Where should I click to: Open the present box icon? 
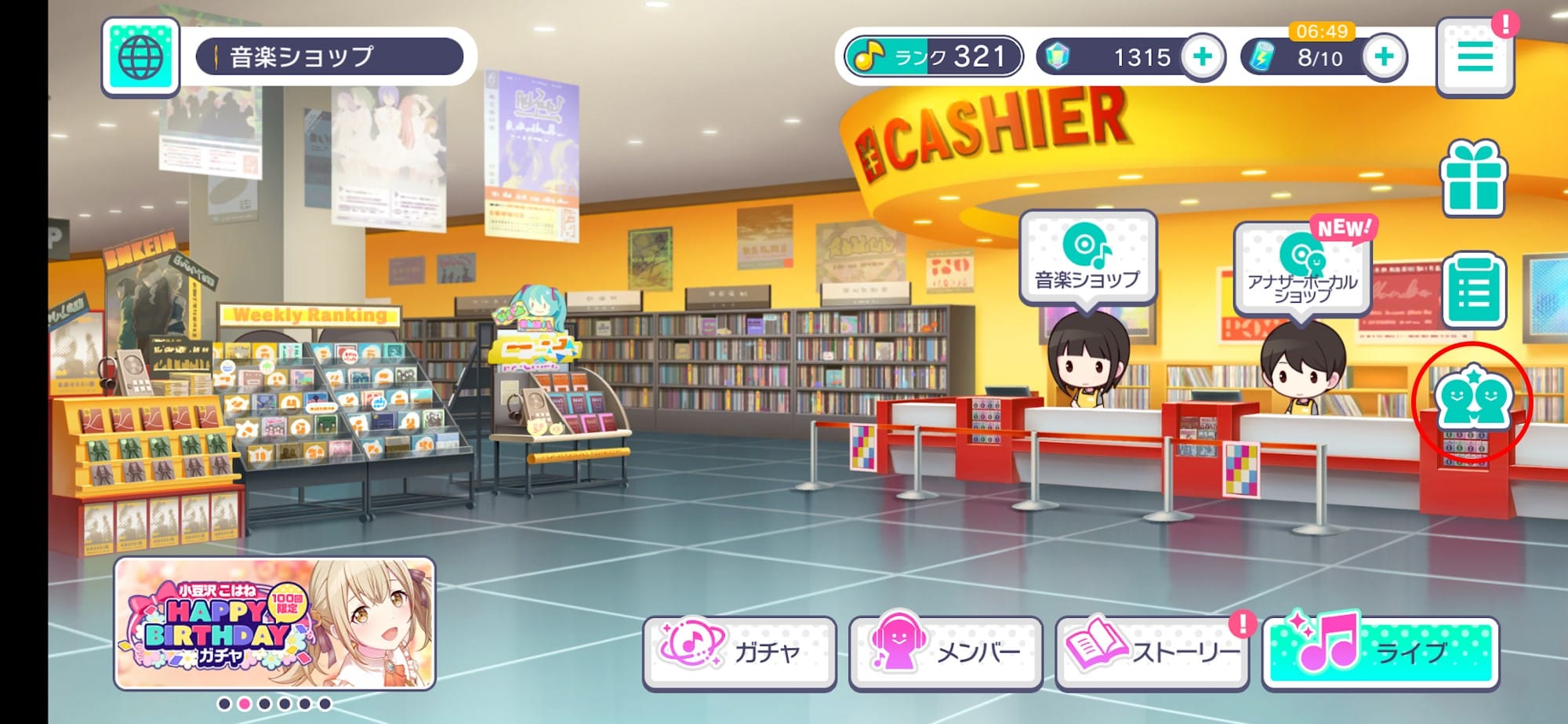point(1474,174)
